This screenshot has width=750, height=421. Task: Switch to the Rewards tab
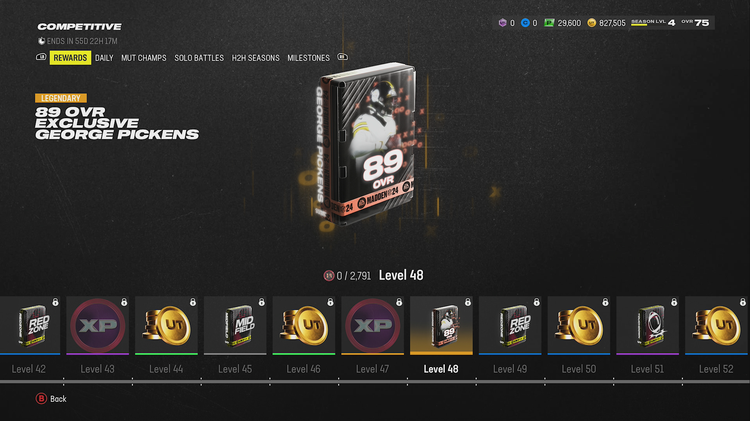click(70, 58)
